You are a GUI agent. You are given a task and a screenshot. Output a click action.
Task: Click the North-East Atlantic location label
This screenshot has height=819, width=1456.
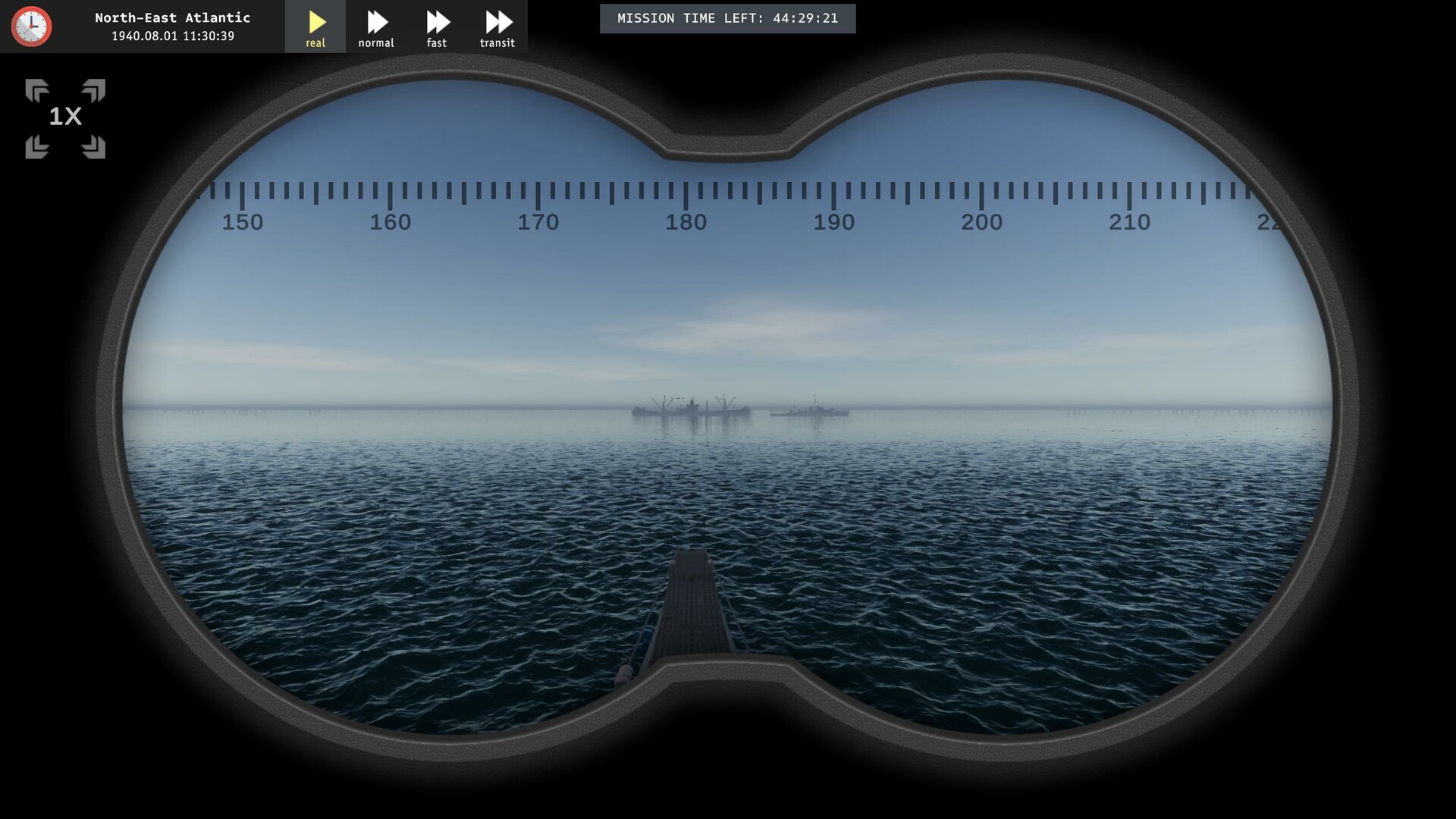point(173,17)
